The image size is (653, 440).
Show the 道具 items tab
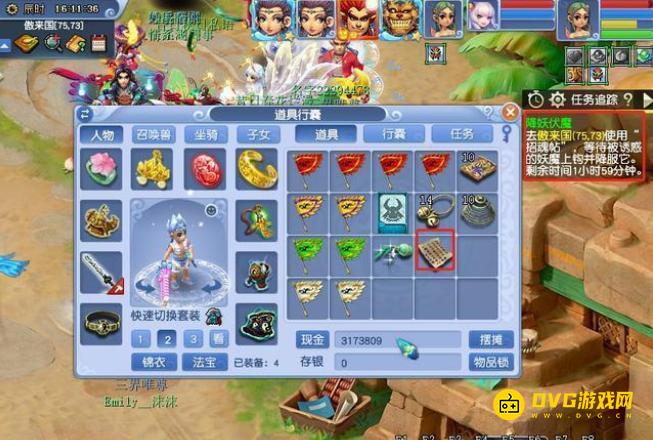click(326, 134)
